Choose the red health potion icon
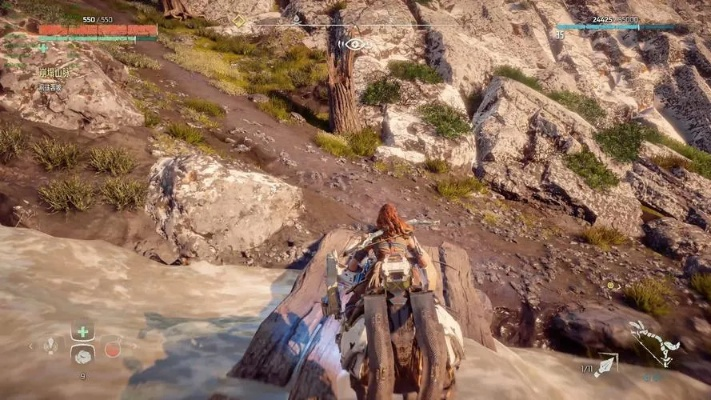711x400 pixels. click(x=112, y=349)
